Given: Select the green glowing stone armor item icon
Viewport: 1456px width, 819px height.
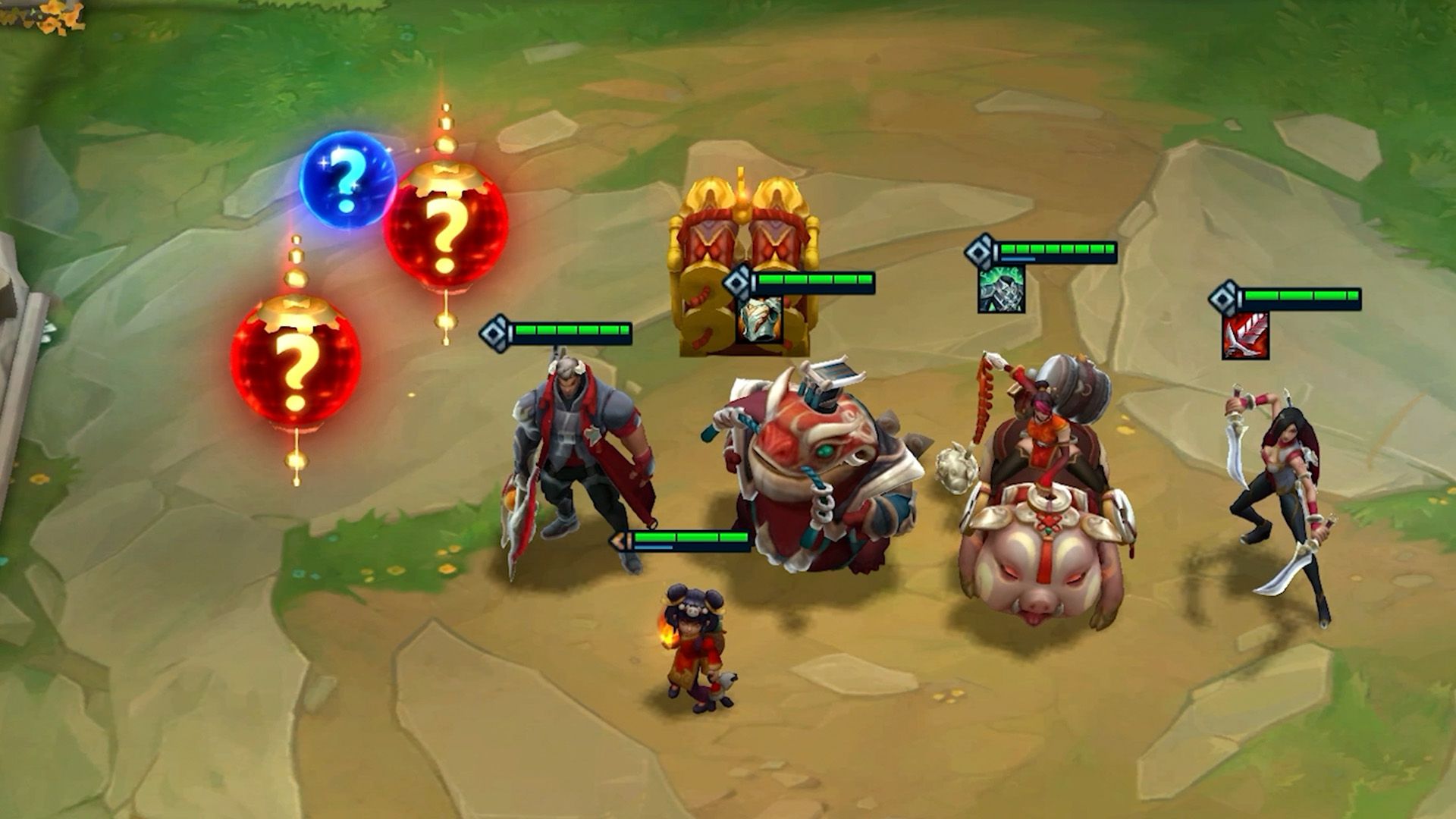Looking at the screenshot, I should 1001,289.
